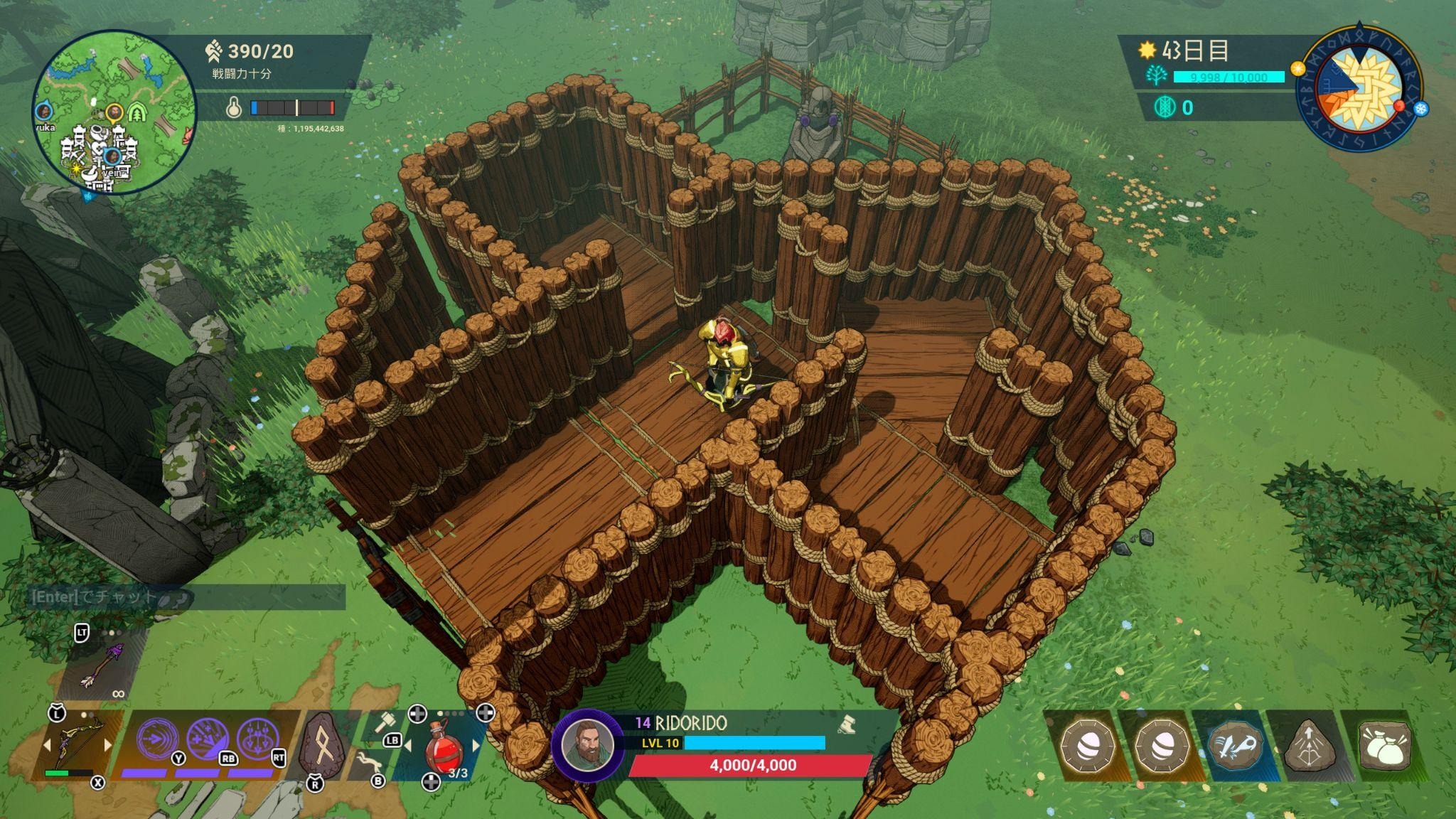Cycle weapons with the right selector arrow
This screenshot has height=819, width=1456.
108,744
